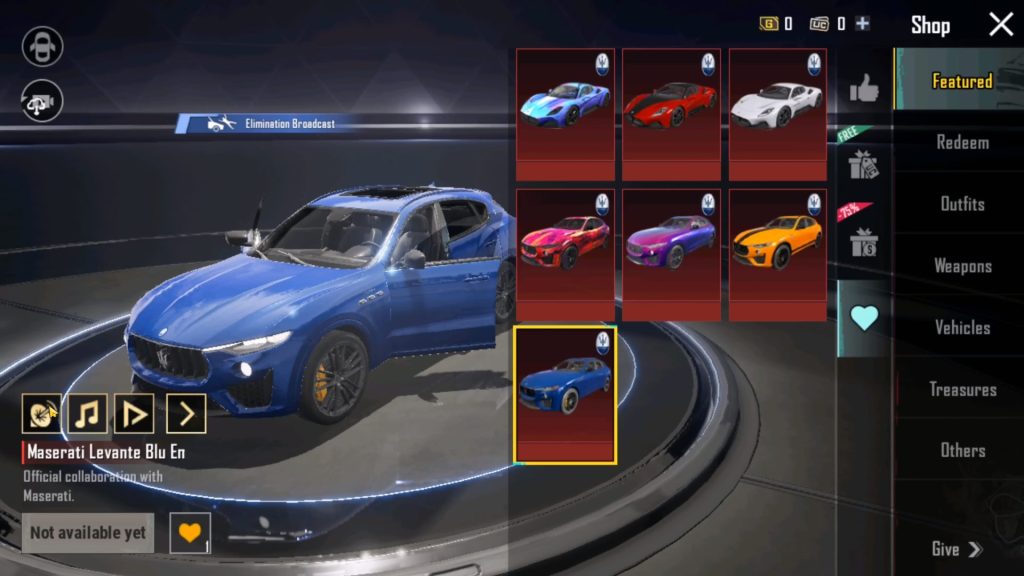Image resolution: width=1024 pixels, height=576 pixels.
Task: Add UC with the plus button
Action: pos(862,24)
